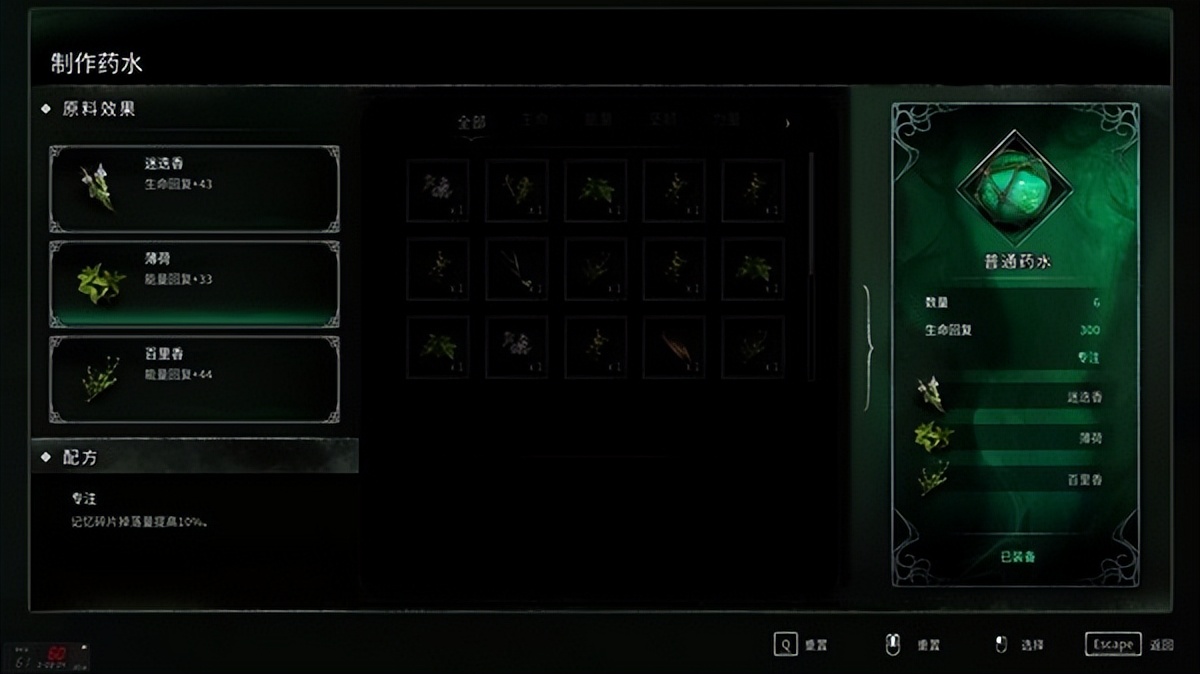Choose the thin grass-stalk herb in the grid
Screen dimensions: 1200x674
click(x=517, y=269)
